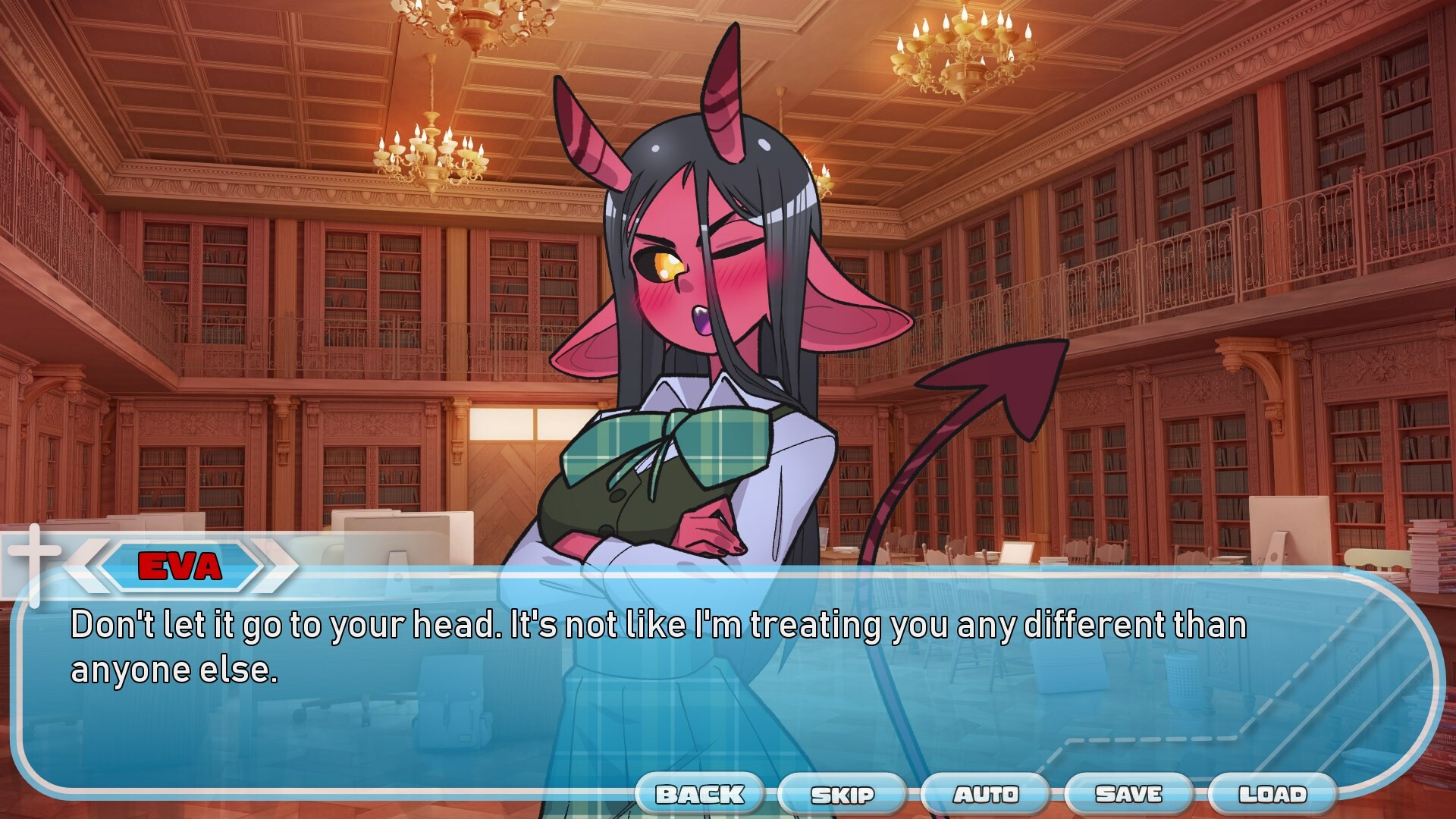Enable AUTO dialogue advance
The width and height of the screenshot is (1456, 819).
pyautogui.click(x=986, y=795)
